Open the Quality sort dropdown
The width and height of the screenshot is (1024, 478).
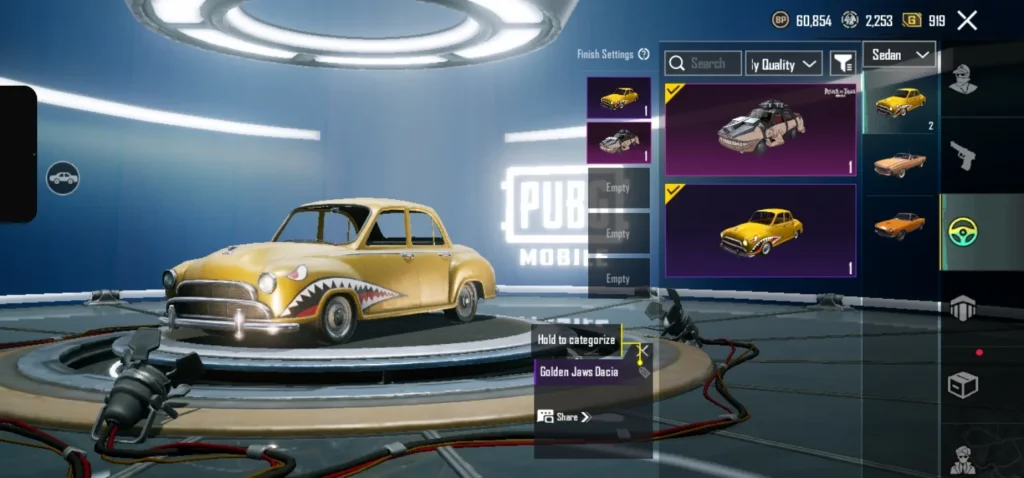point(785,64)
